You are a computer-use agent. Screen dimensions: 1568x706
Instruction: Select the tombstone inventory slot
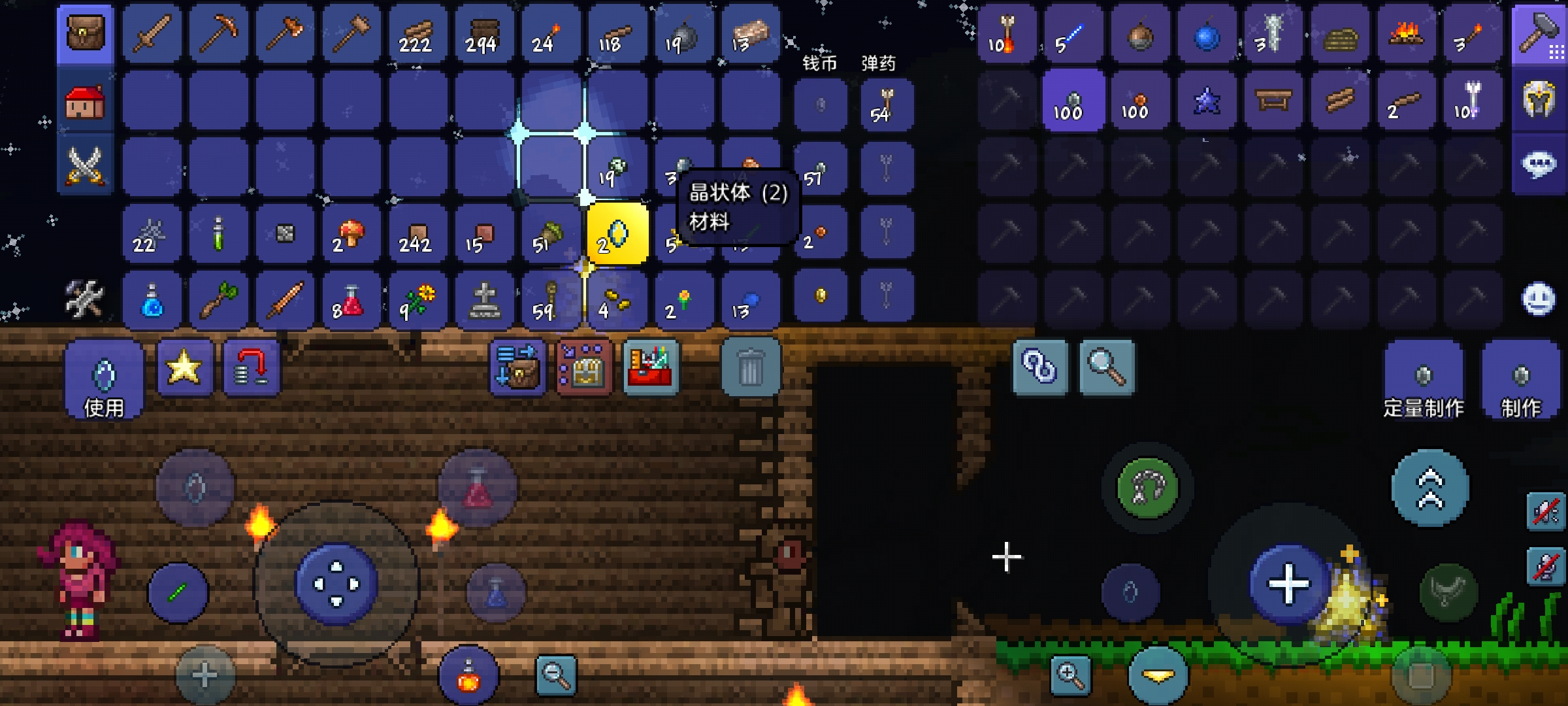pos(484,301)
